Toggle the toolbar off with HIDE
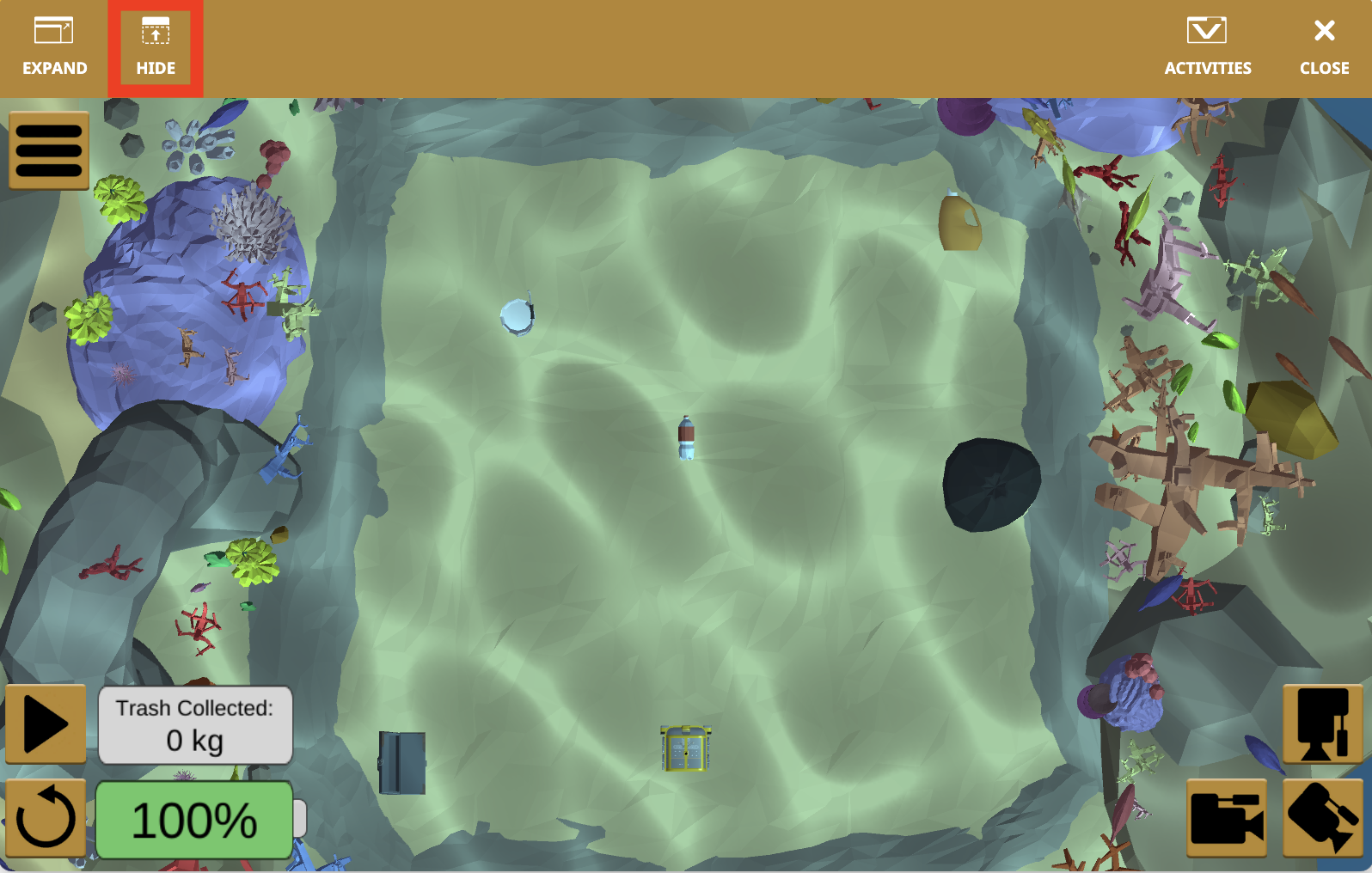 (x=155, y=46)
